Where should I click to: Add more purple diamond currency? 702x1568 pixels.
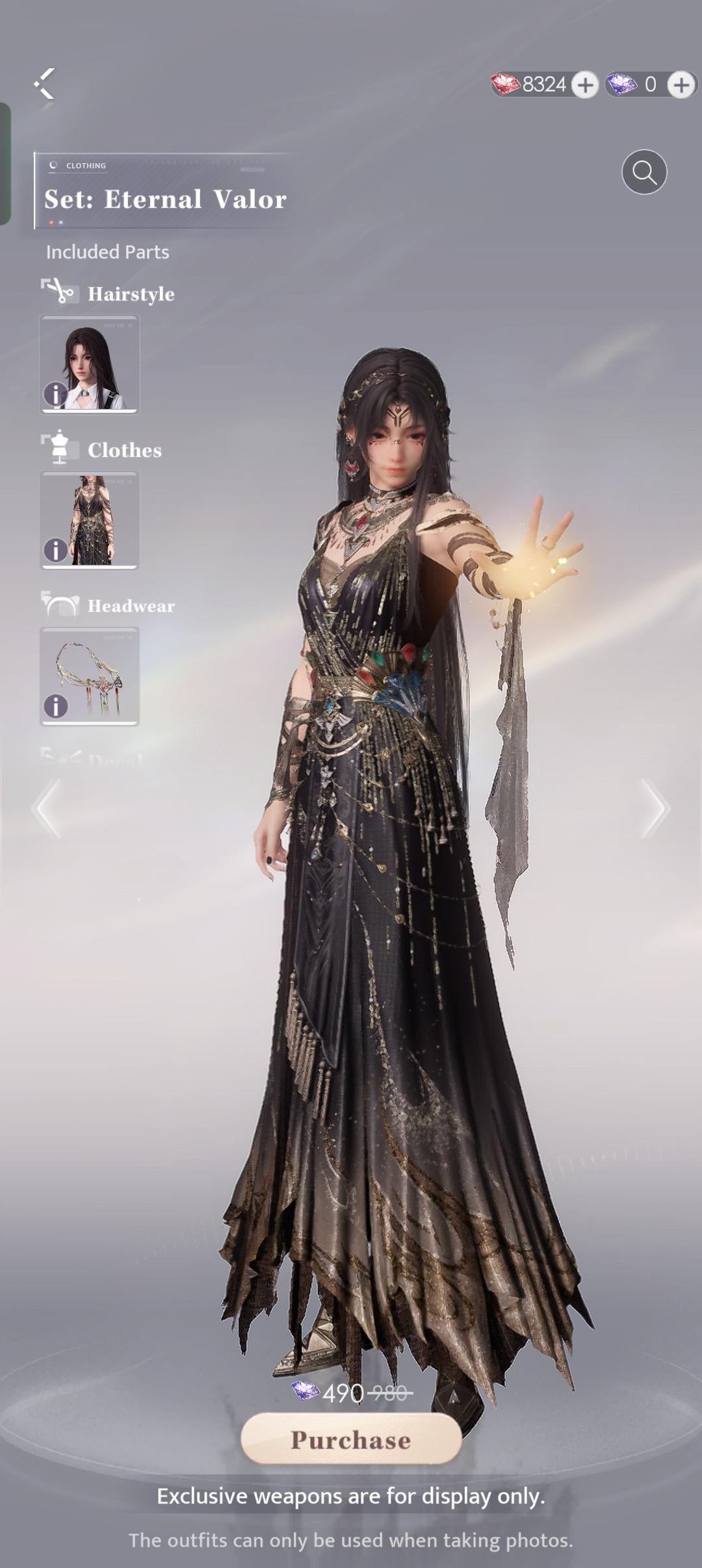pos(681,85)
